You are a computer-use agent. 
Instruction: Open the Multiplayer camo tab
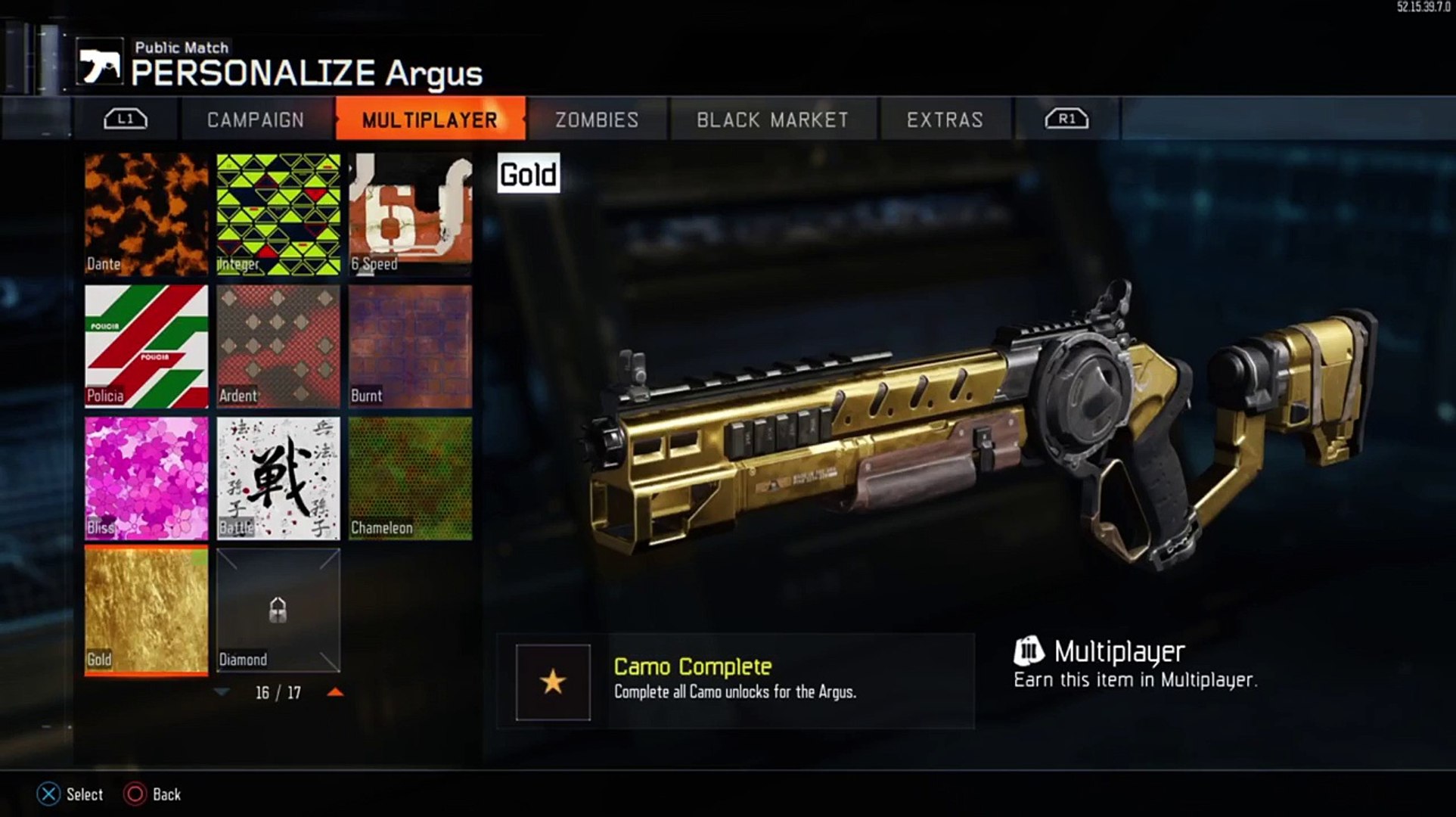430,120
